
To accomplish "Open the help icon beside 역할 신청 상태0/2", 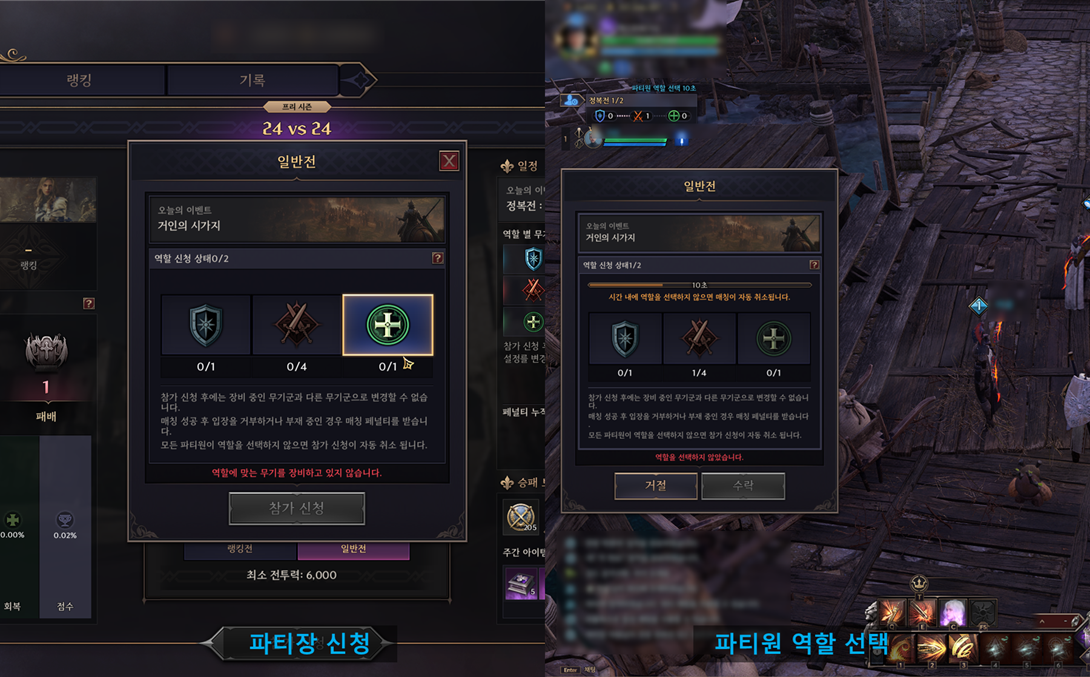I will click(x=437, y=258).
